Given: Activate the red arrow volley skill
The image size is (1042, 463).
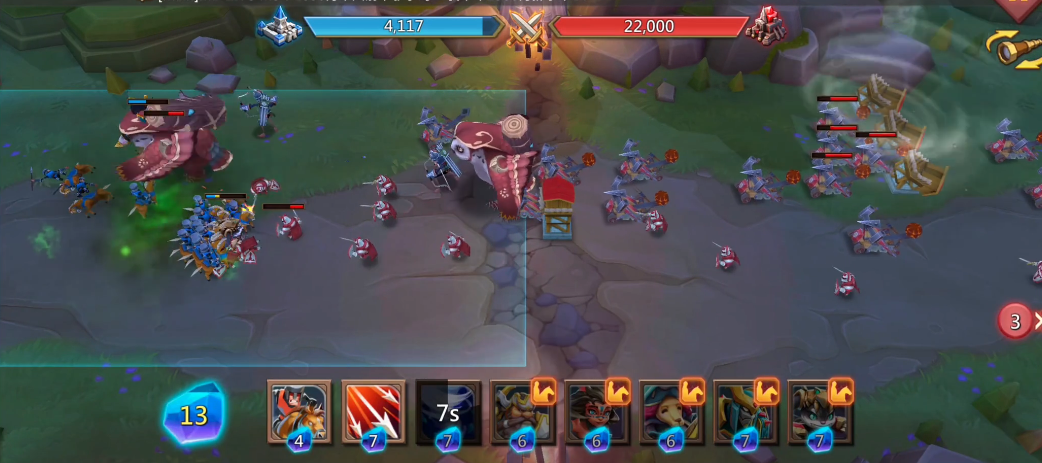Looking at the screenshot, I should 374,410.
